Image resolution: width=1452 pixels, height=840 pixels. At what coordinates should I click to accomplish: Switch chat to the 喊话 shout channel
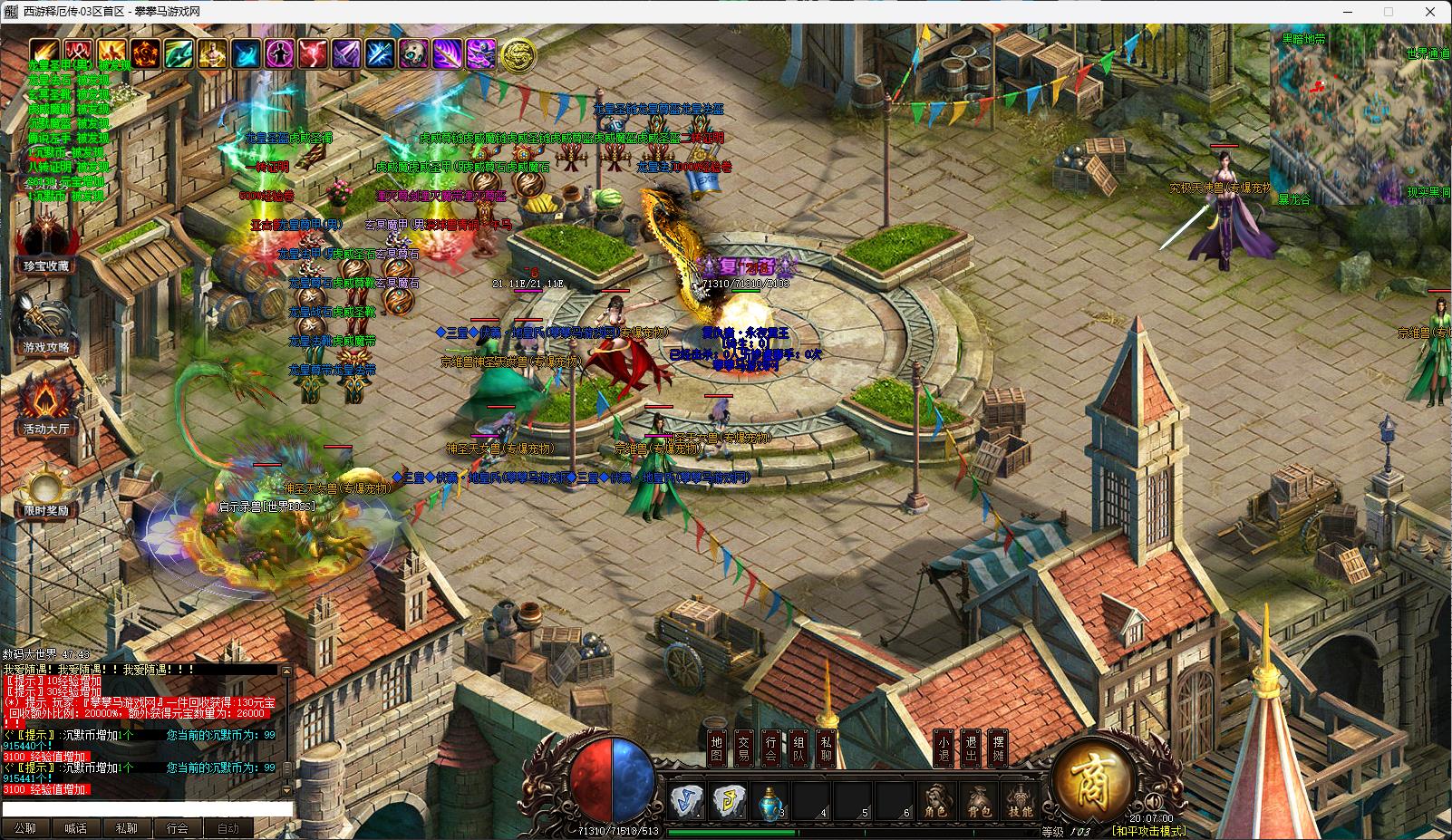76,828
